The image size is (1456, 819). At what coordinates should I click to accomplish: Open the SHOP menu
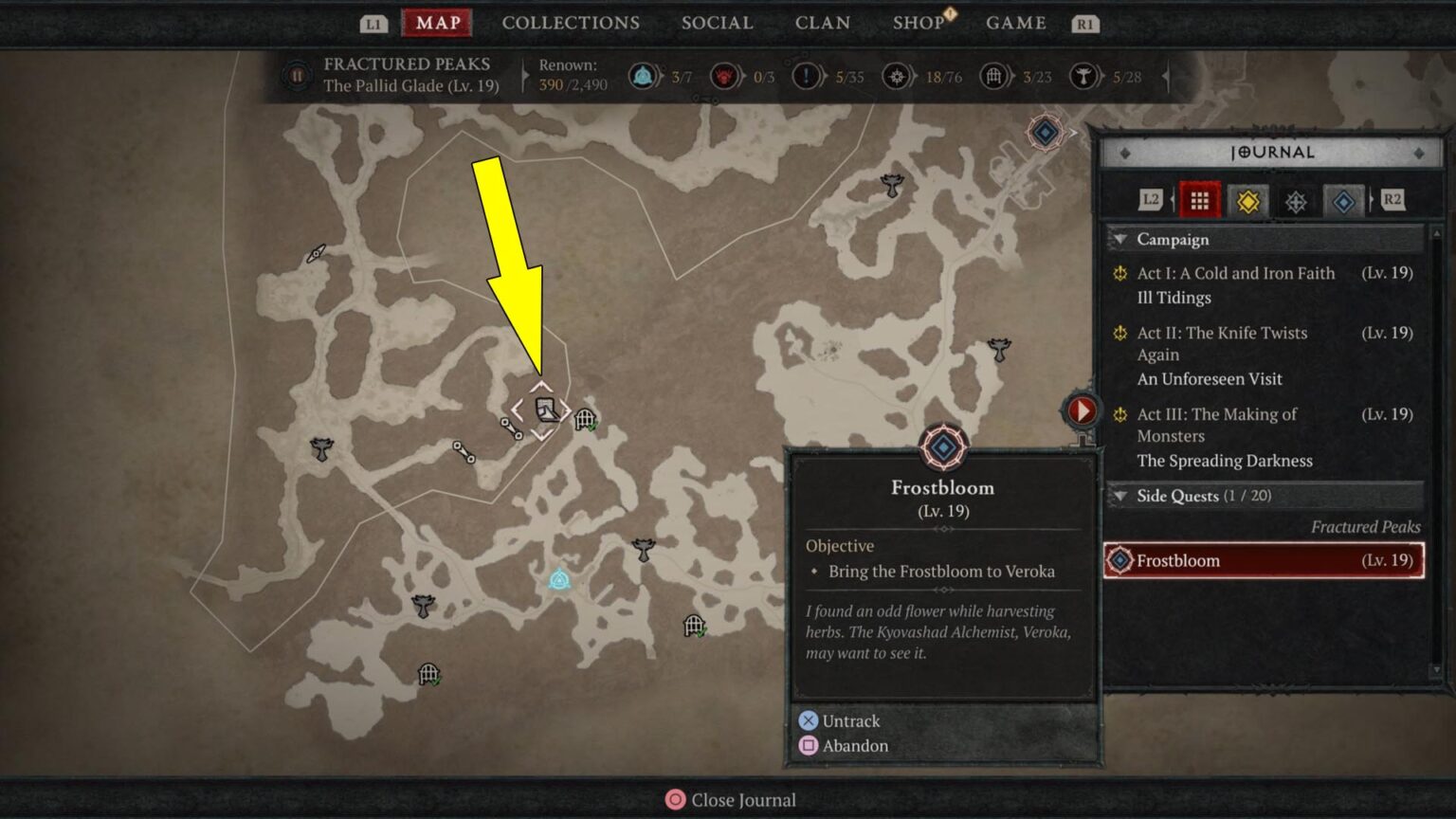click(x=918, y=23)
